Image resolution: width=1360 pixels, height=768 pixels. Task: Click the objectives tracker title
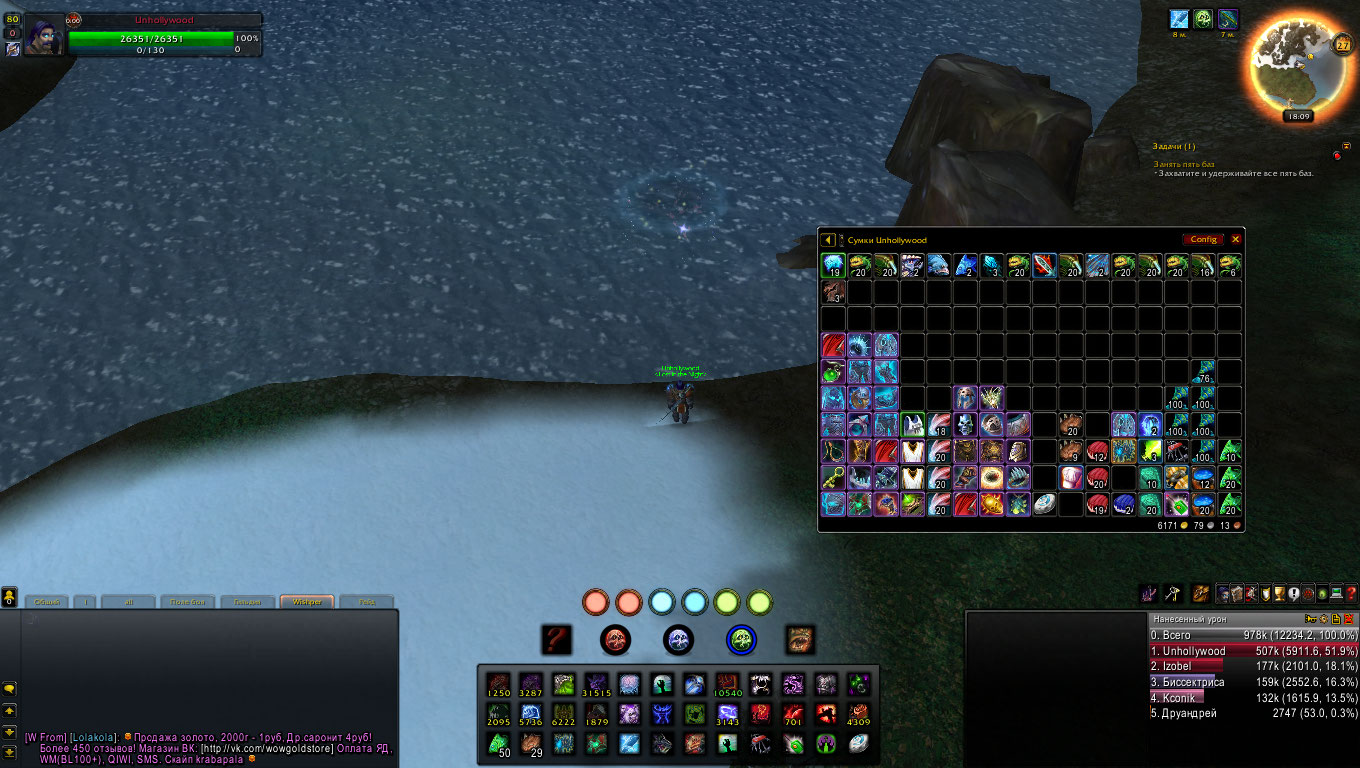click(1173, 147)
